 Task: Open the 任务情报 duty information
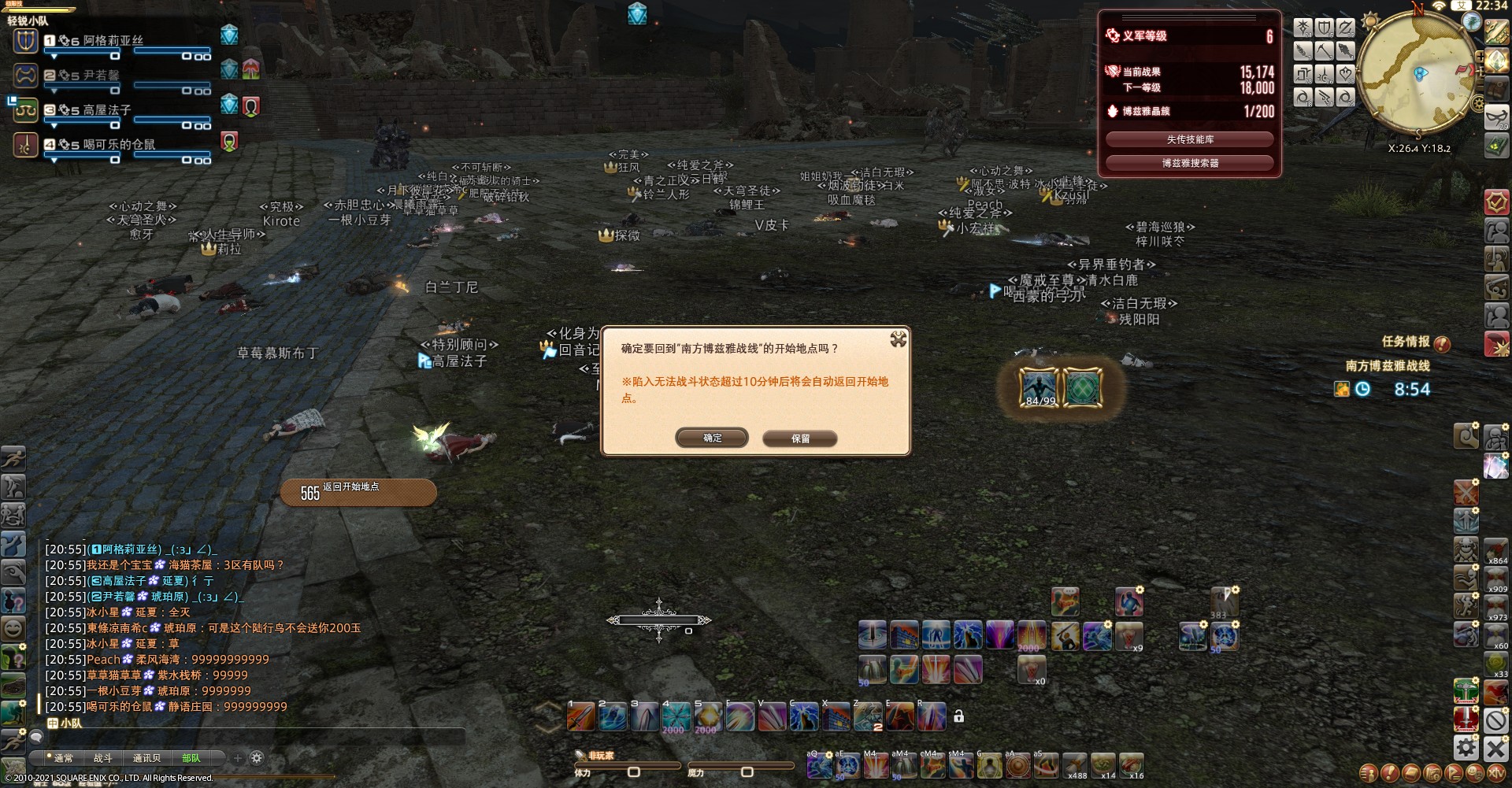1406,342
